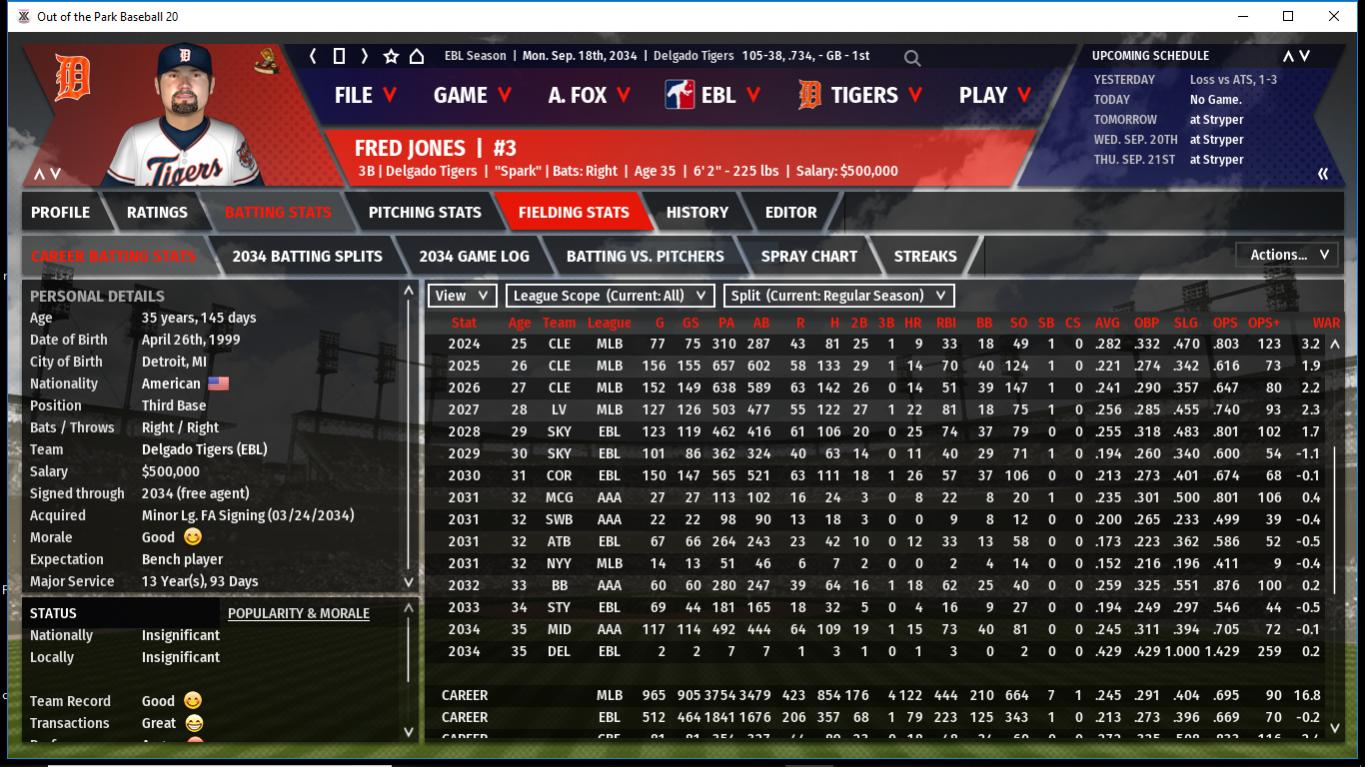Click the search magnifying glass icon
1365x767 pixels.
(x=912, y=58)
